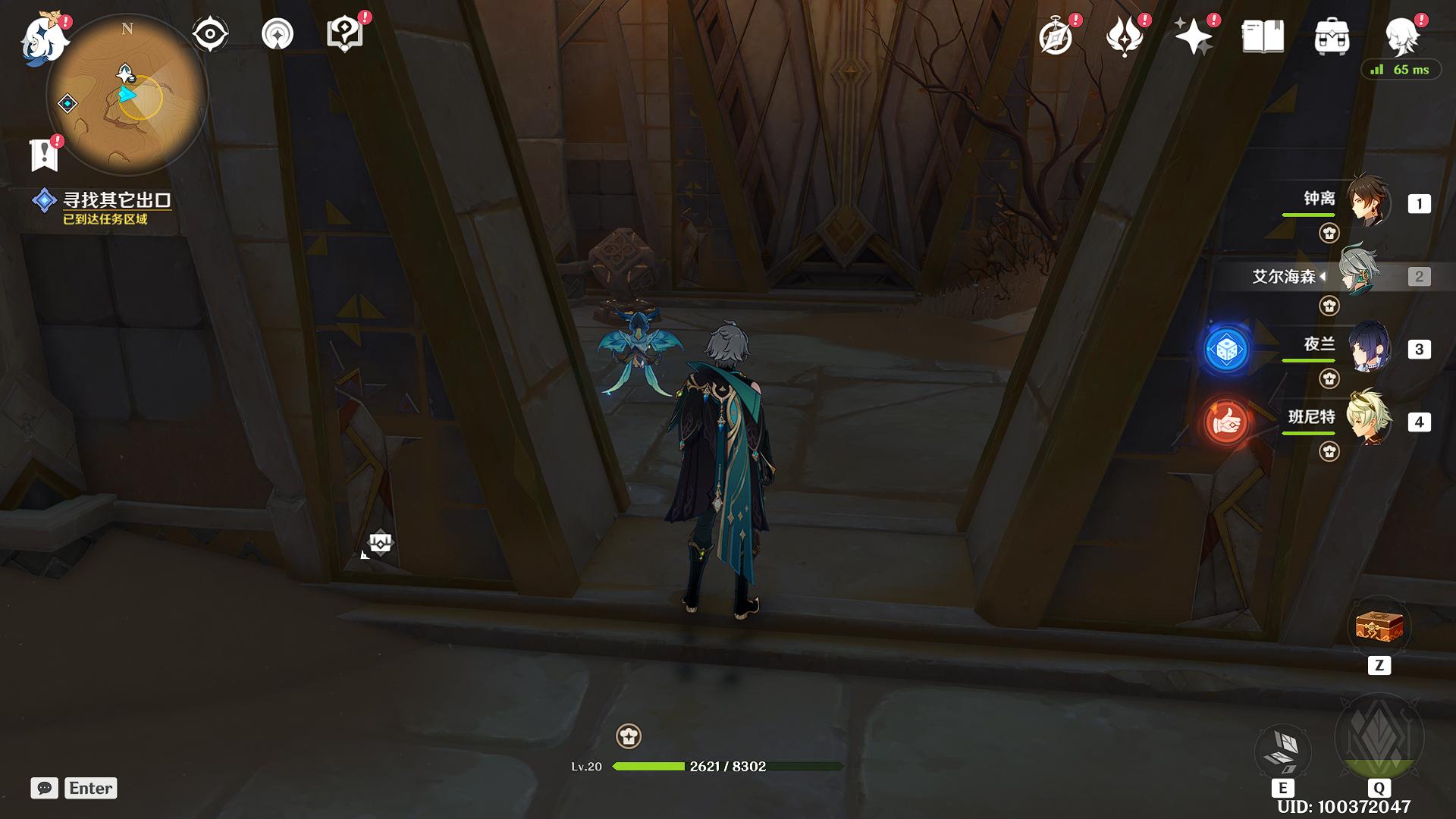Switch to party member 夜兰
The width and height of the screenshot is (1456, 819).
tap(1368, 348)
